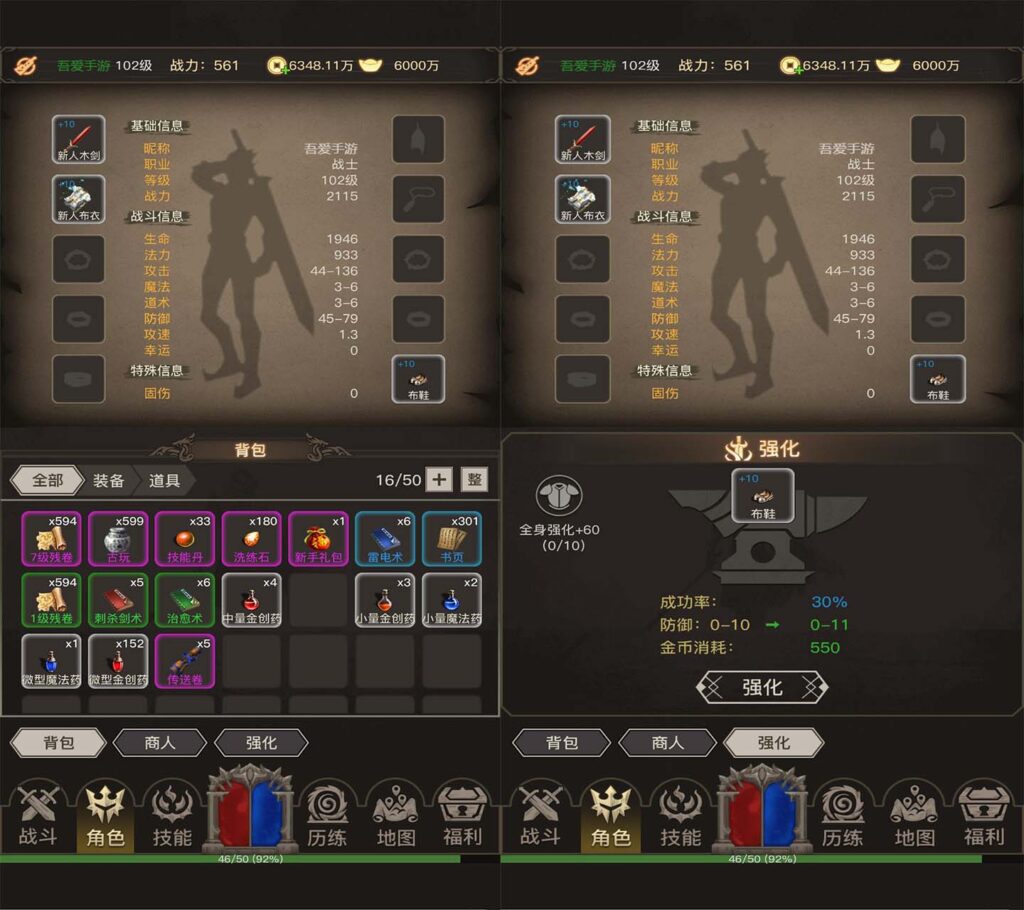Click the large 强化 button below gold cost
The width and height of the screenshot is (1024, 910).
click(762, 687)
